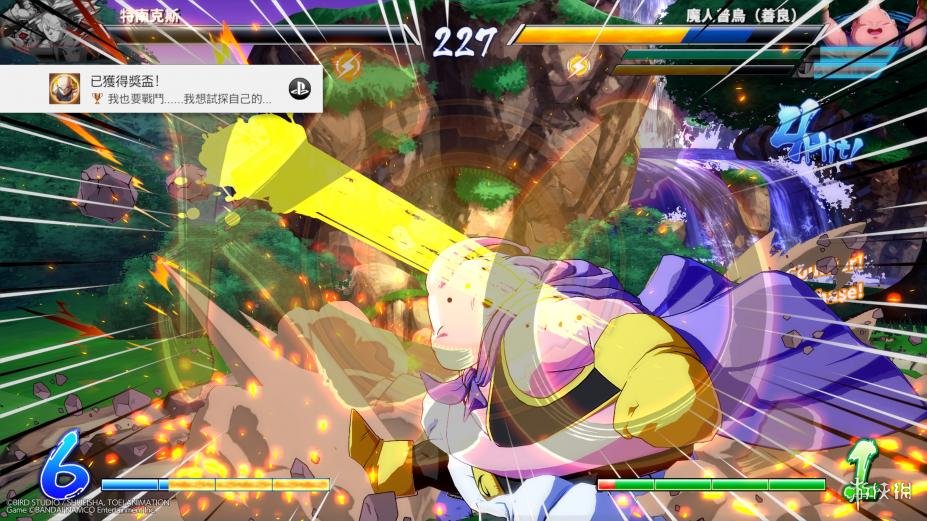Activate Majin Buu's Sparking lightning icon

pos(578,66)
